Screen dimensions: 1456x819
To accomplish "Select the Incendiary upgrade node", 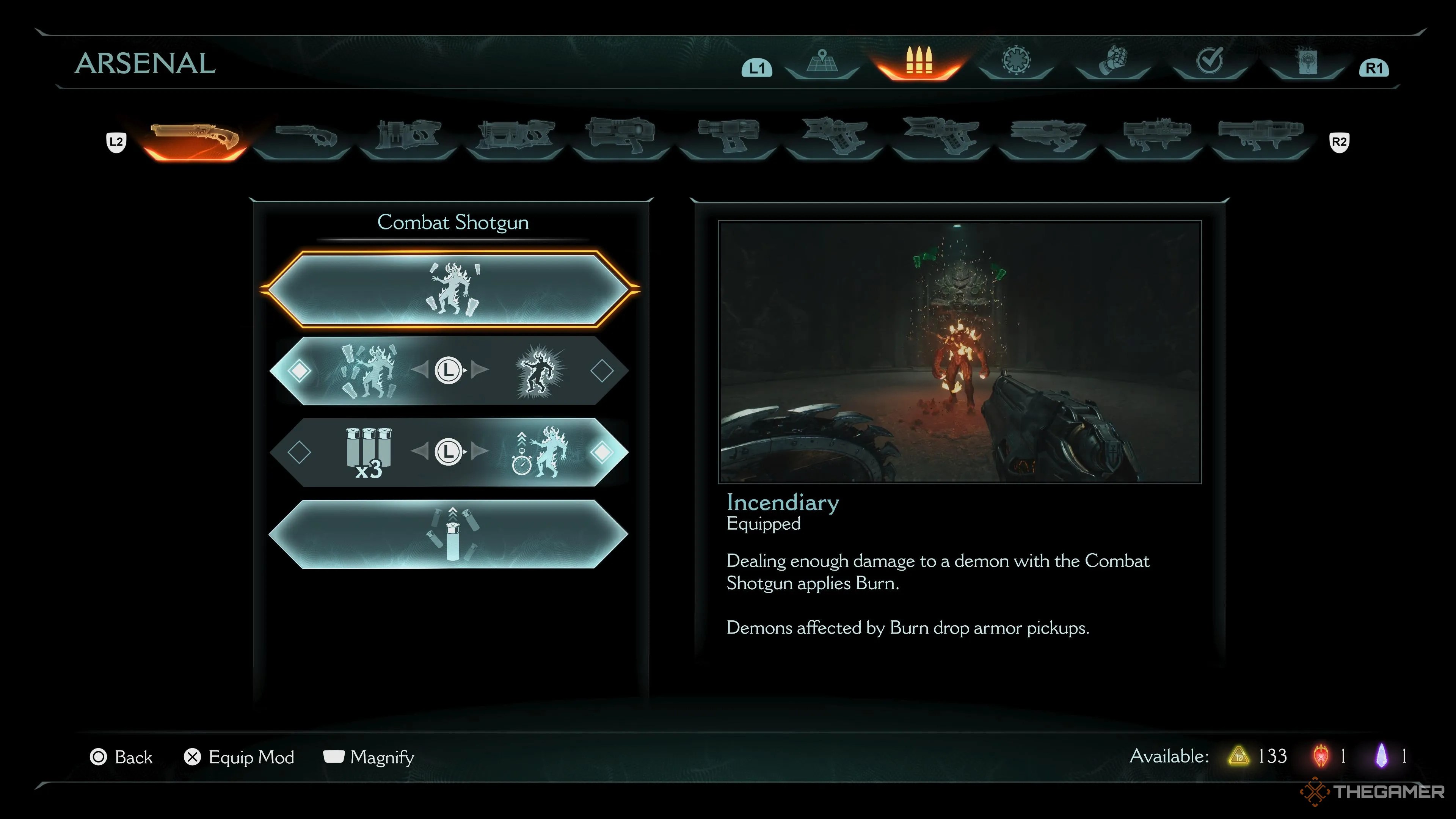I will tap(450, 289).
